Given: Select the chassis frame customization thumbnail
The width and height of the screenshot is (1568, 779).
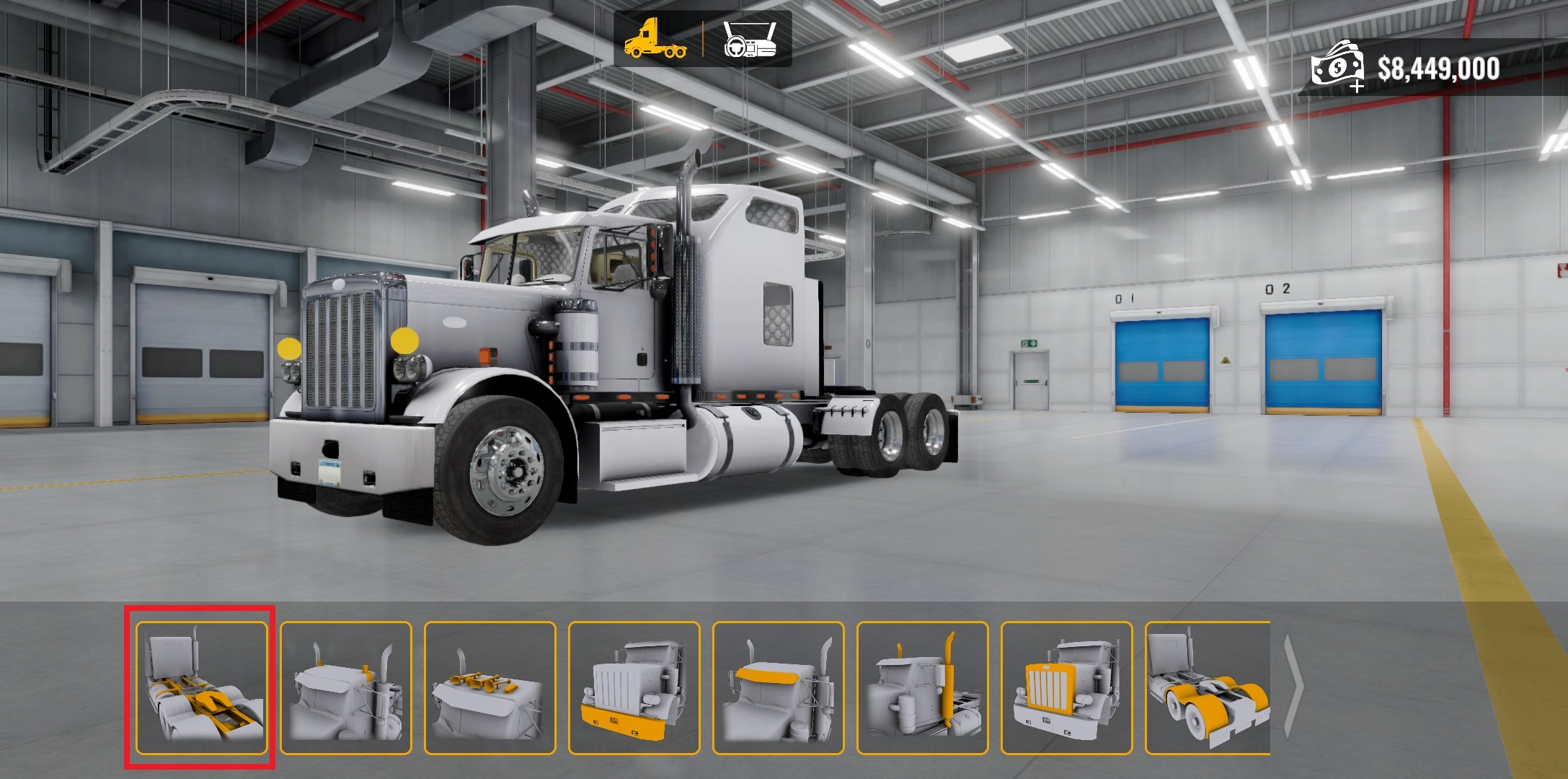Looking at the screenshot, I should coord(201,687).
